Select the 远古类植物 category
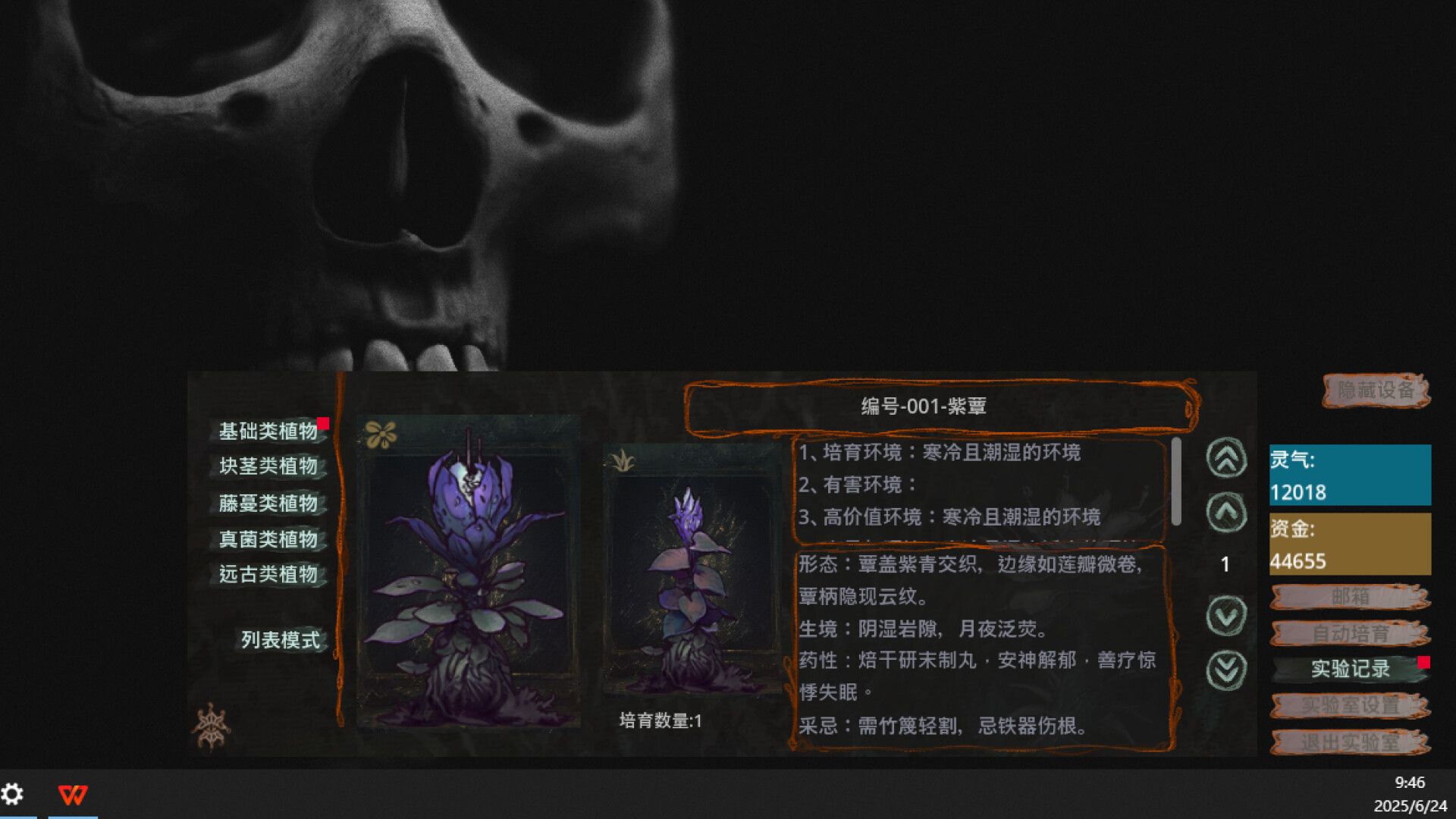Screen dimensions: 1456x819 point(269,576)
